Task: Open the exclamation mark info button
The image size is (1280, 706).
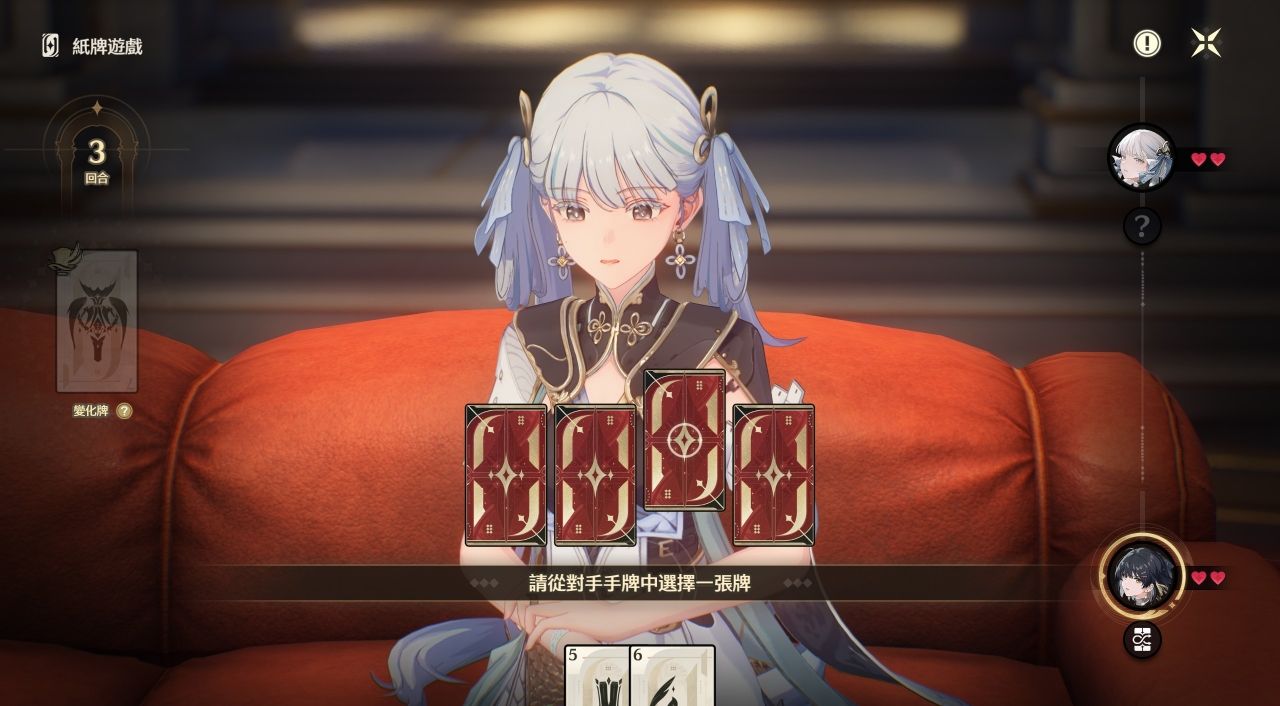Action: [1147, 43]
